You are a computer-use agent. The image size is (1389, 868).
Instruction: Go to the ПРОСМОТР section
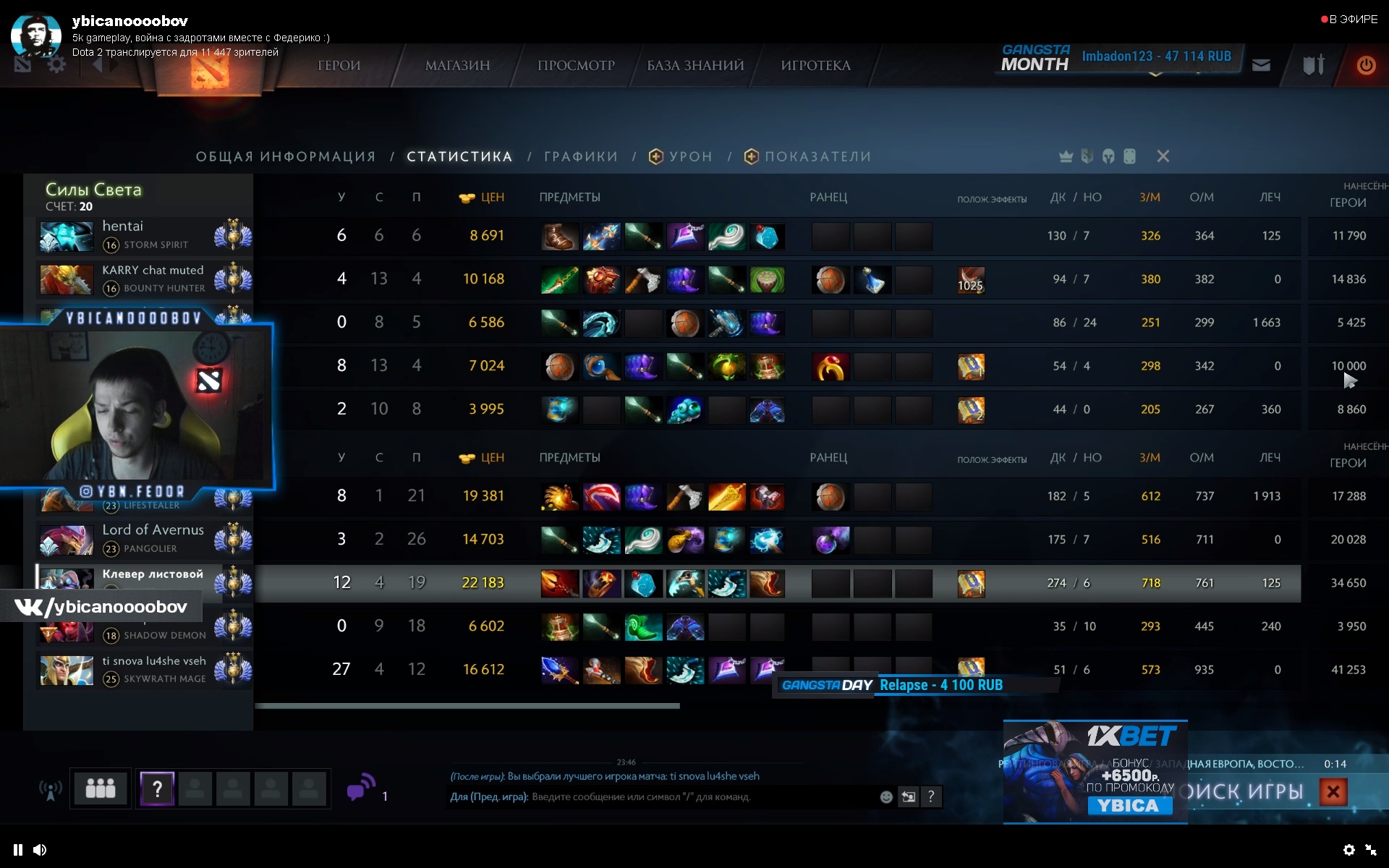click(x=576, y=66)
